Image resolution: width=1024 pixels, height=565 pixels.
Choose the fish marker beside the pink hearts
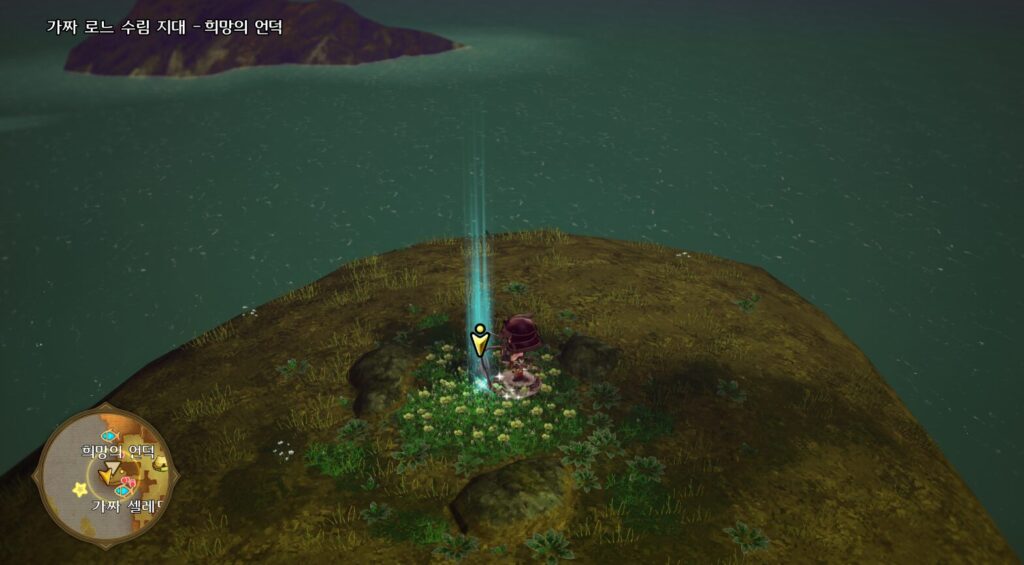(x=122, y=491)
